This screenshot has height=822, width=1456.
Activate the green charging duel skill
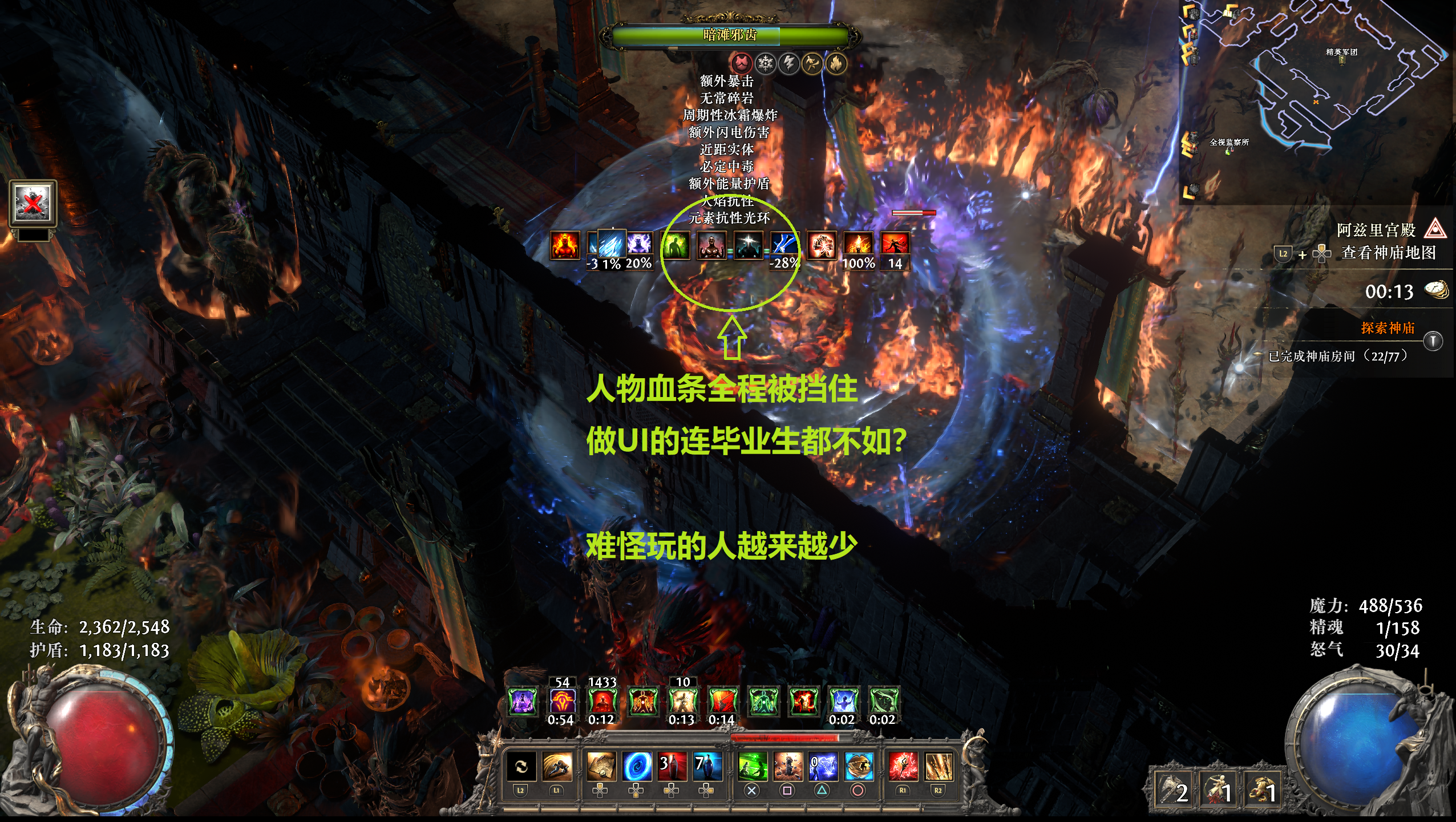752,766
